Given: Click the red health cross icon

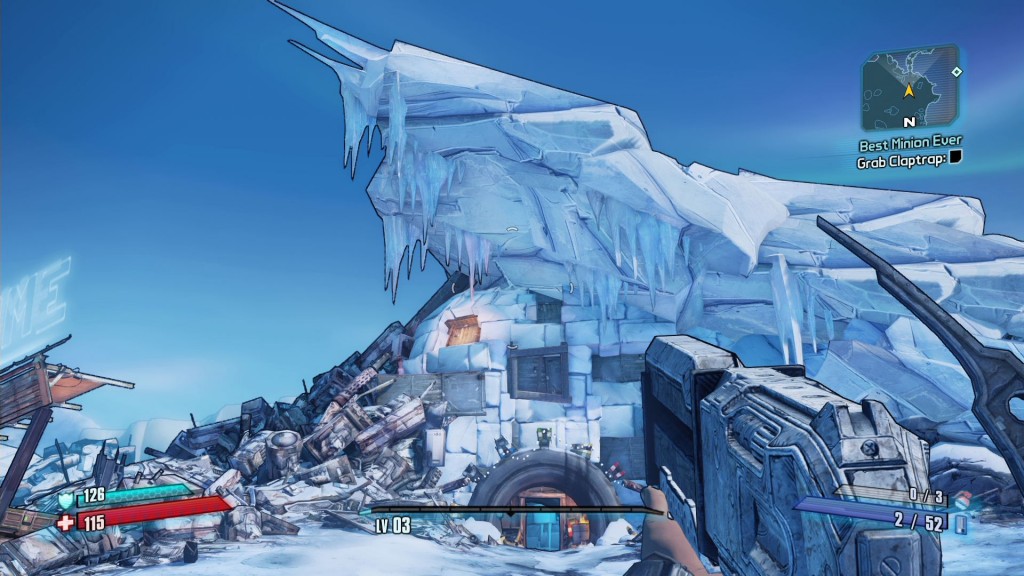Looking at the screenshot, I should (66, 522).
